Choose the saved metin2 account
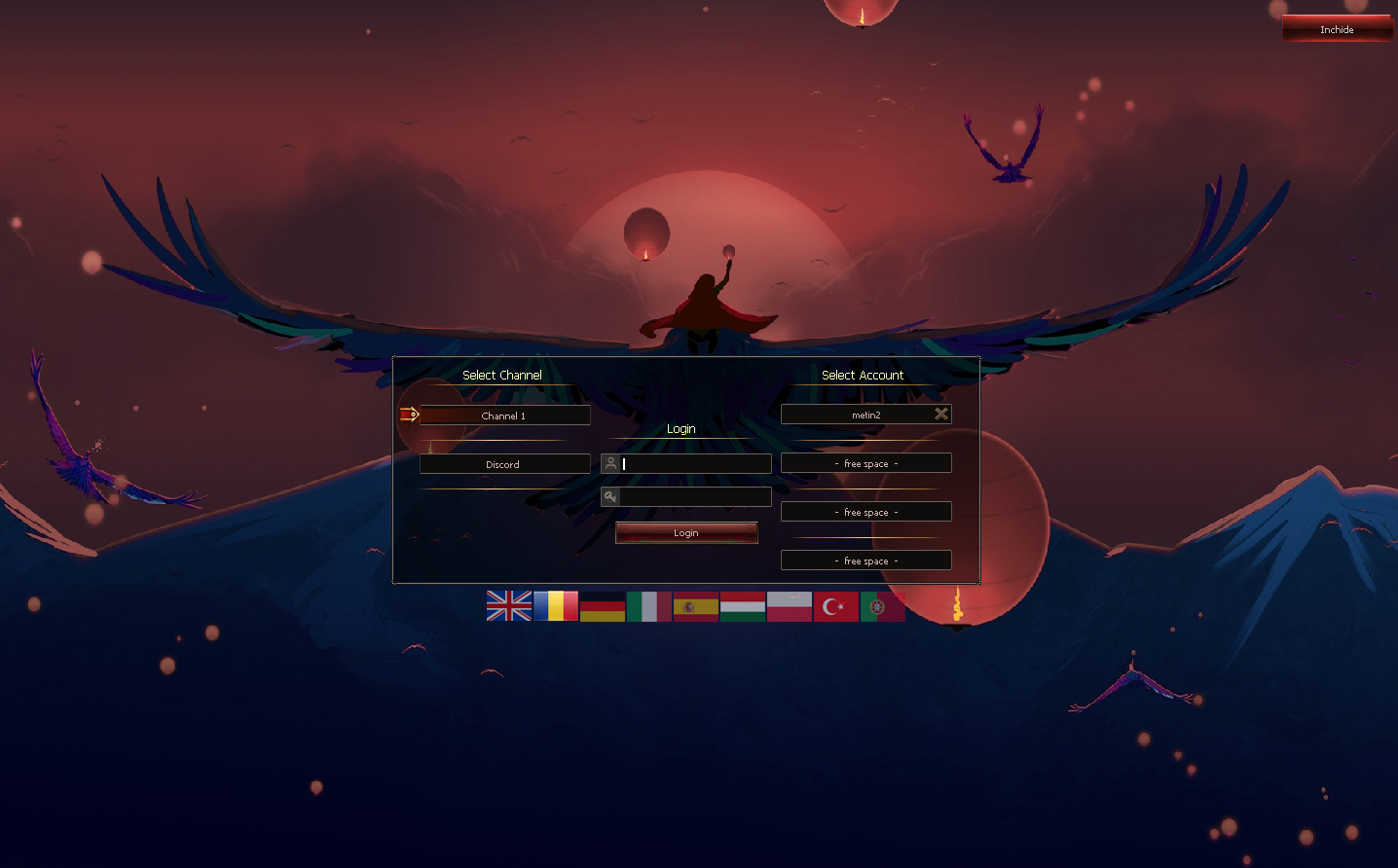The image size is (1398, 868). [x=857, y=415]
